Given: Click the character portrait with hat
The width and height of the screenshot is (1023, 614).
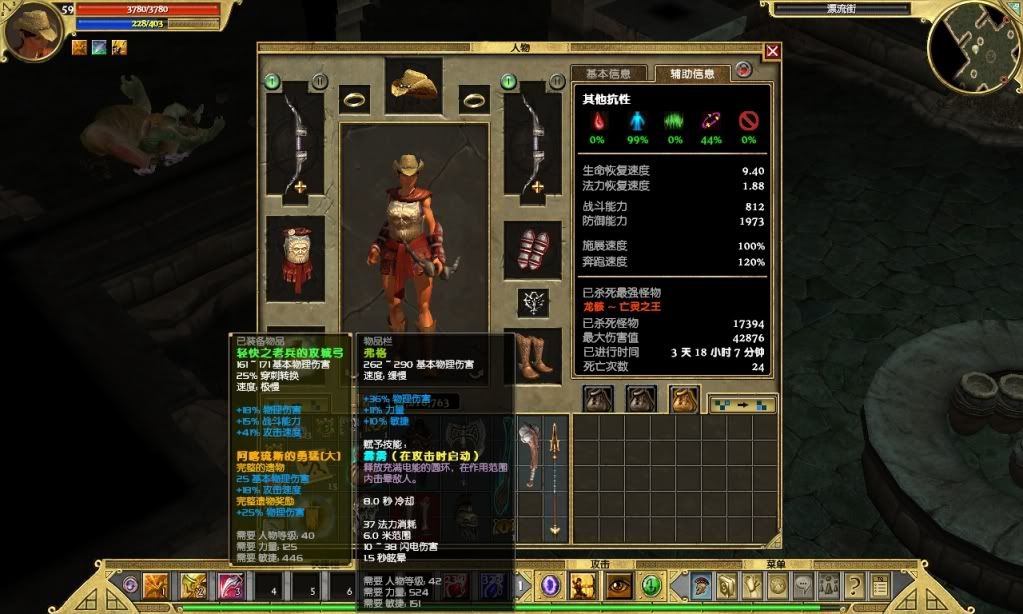Looking at the screenshot, I should (x=32, y=31).
